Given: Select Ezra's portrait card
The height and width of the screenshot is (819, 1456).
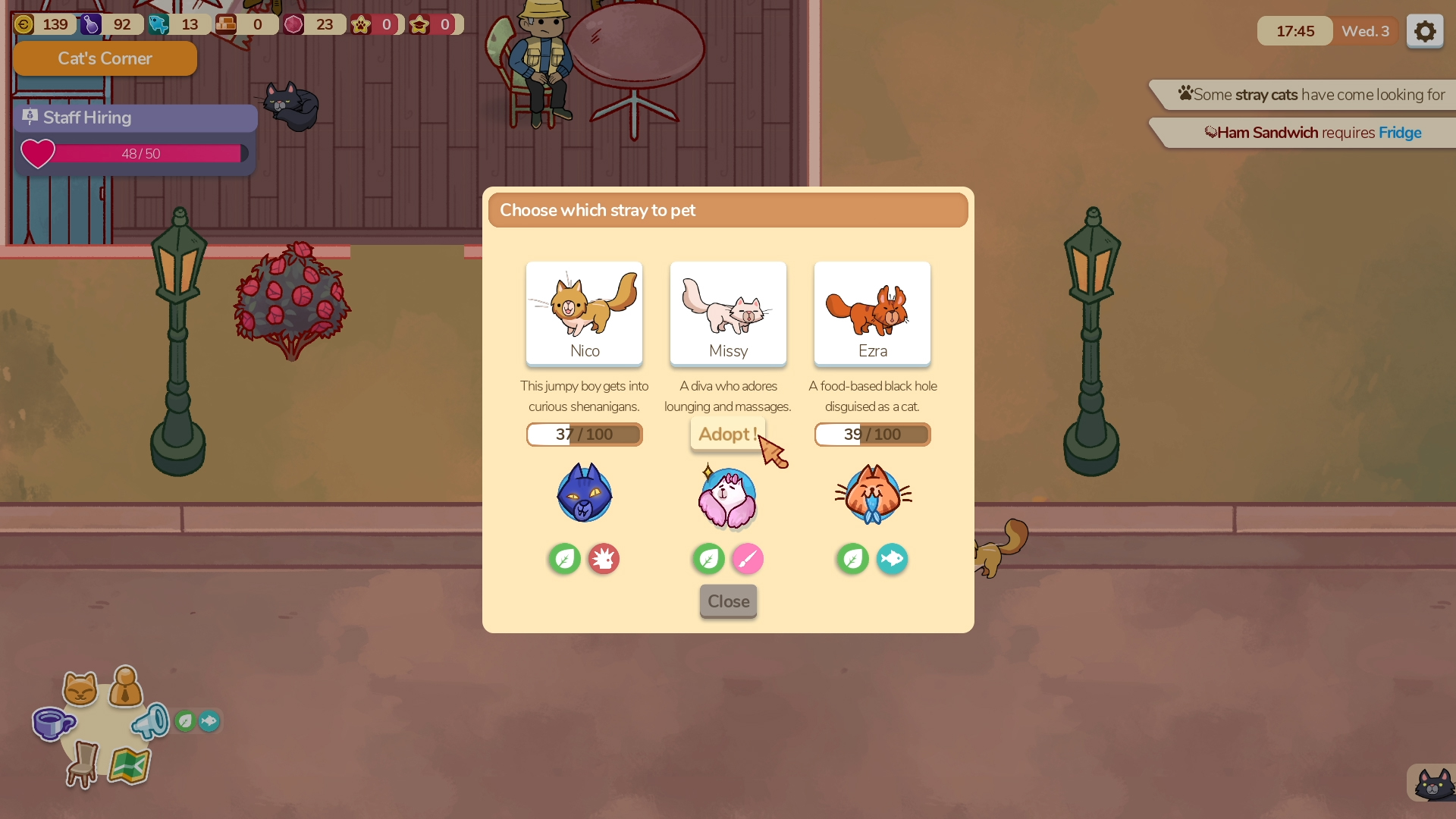Looking at the screenshot, I should [x=872, y=313].
